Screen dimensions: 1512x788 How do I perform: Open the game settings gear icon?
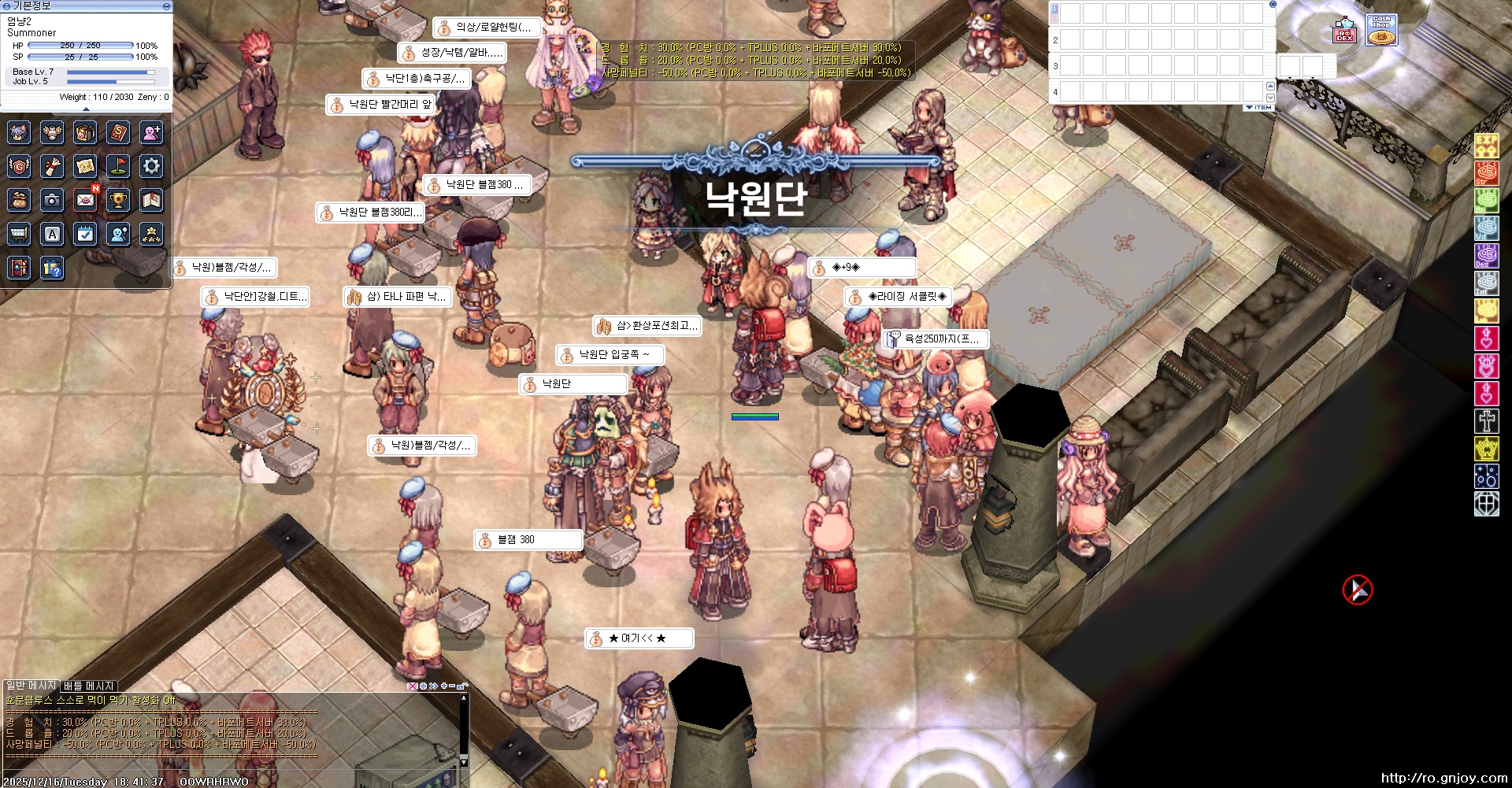point(151,167)
